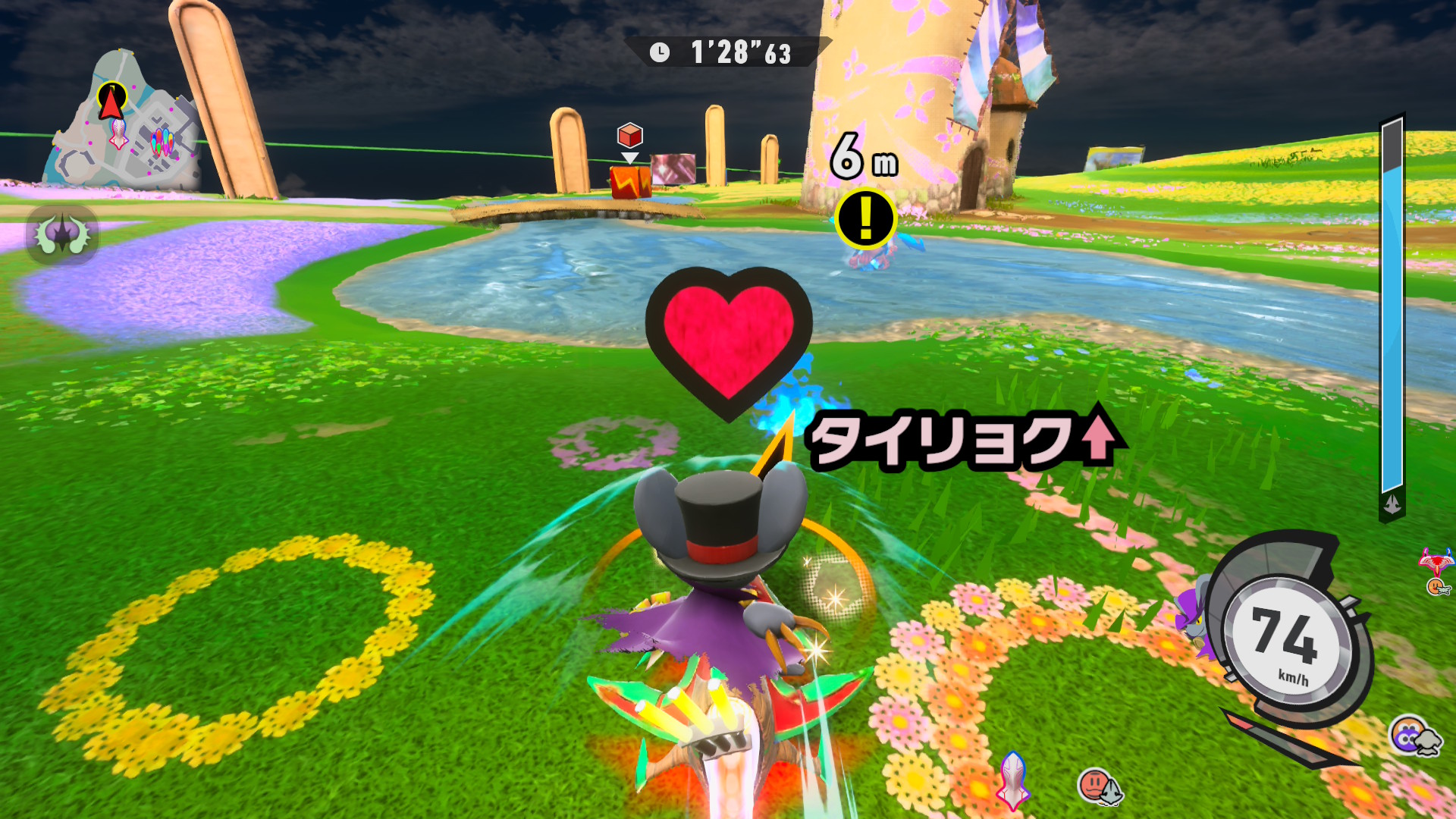The width and height of the screenshot is (1456, 819).
Task: Click the red arrow player marker on minimap
Action: click(x=111, y=102)
